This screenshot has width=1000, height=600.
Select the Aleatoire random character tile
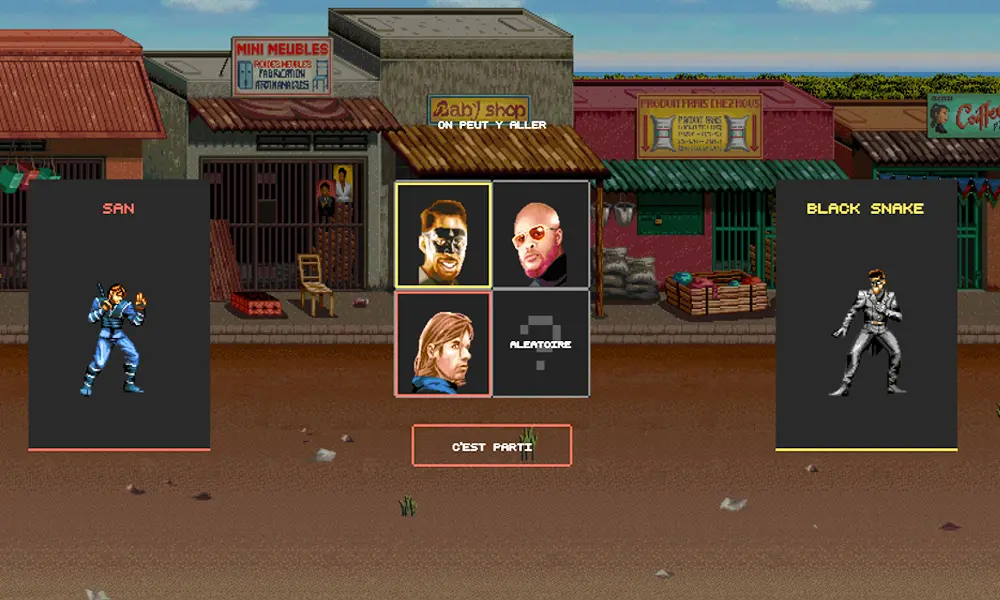pyautogui.click(x=540, y=343)
